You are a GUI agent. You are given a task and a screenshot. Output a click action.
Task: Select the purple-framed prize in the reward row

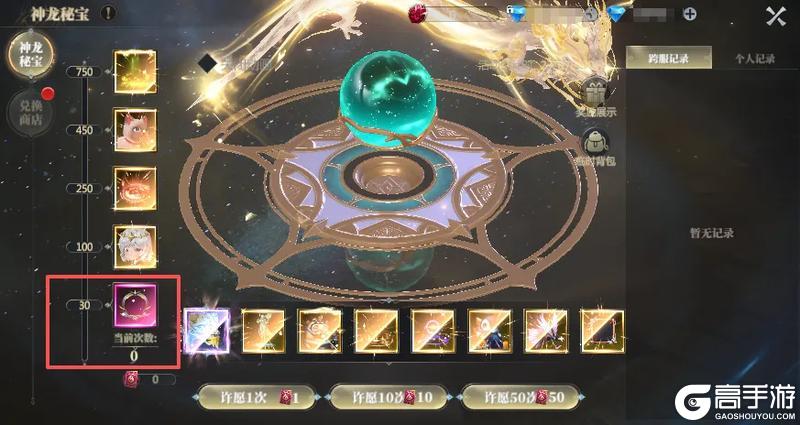pos(207,329)
